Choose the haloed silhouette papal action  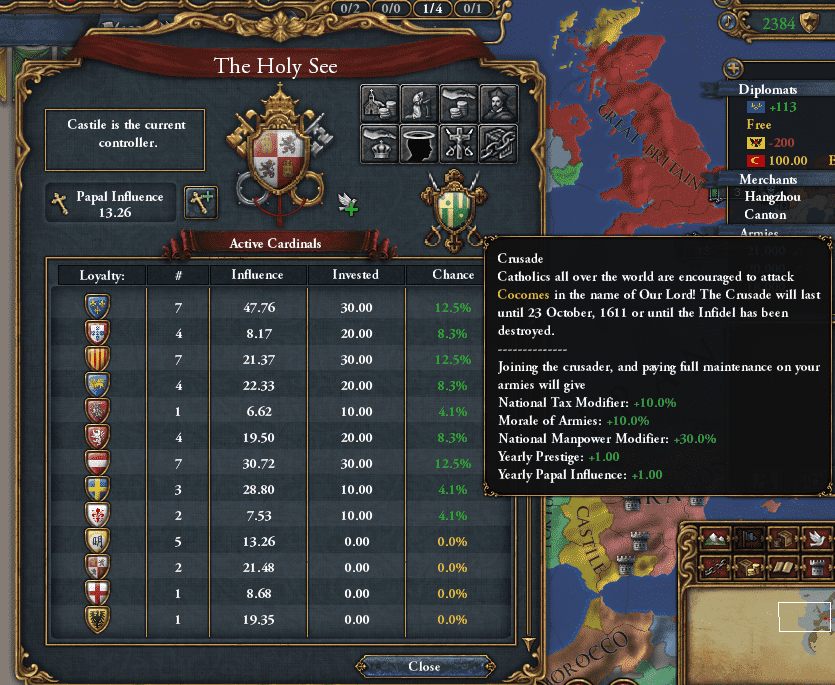(419, 144)
